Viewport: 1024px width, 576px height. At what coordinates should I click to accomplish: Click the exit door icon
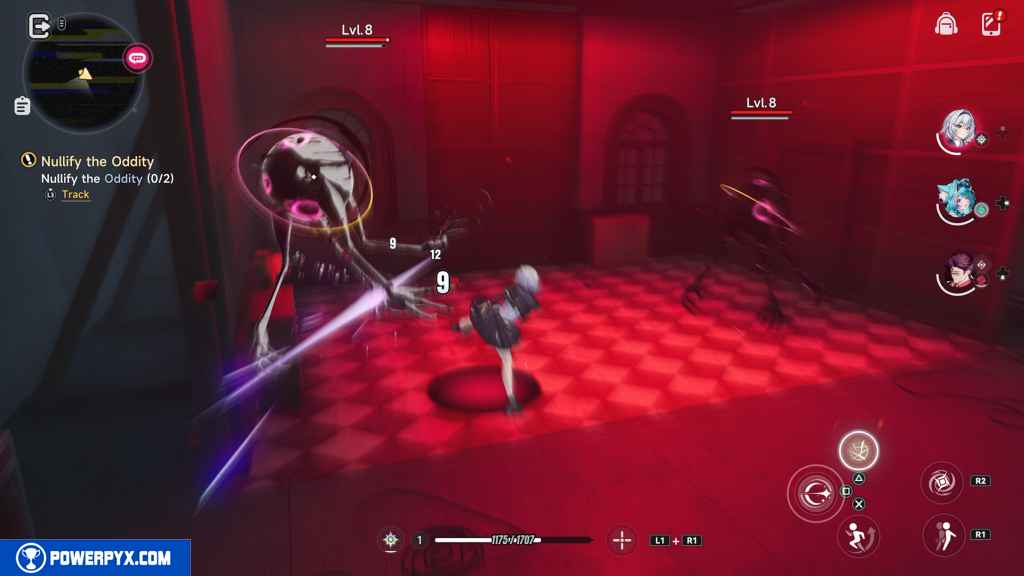(40, 25)
